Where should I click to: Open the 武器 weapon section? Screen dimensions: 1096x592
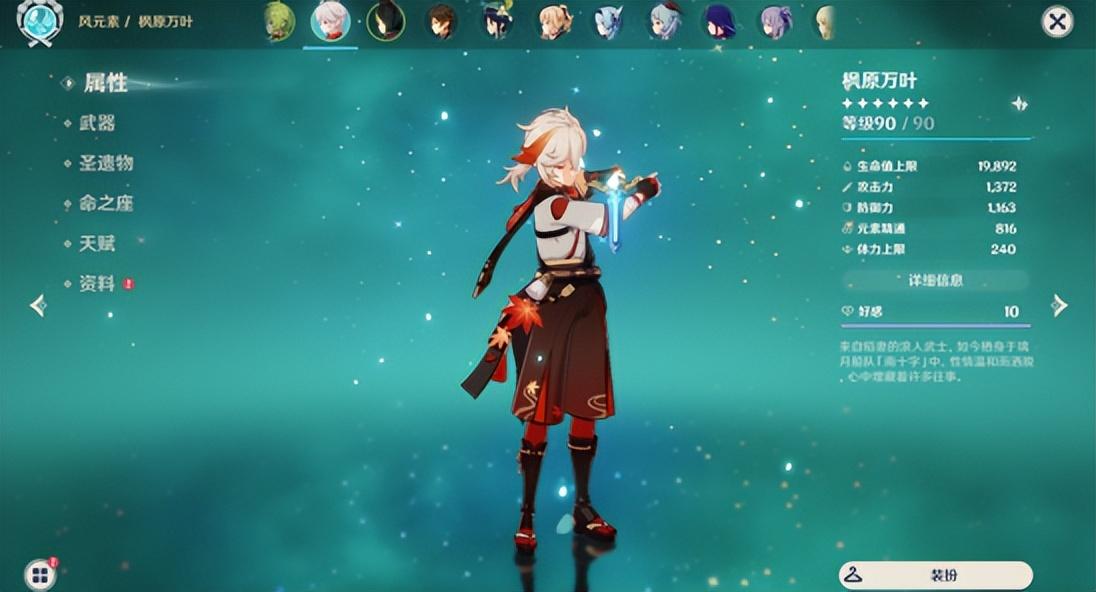(x=97, y=123)
